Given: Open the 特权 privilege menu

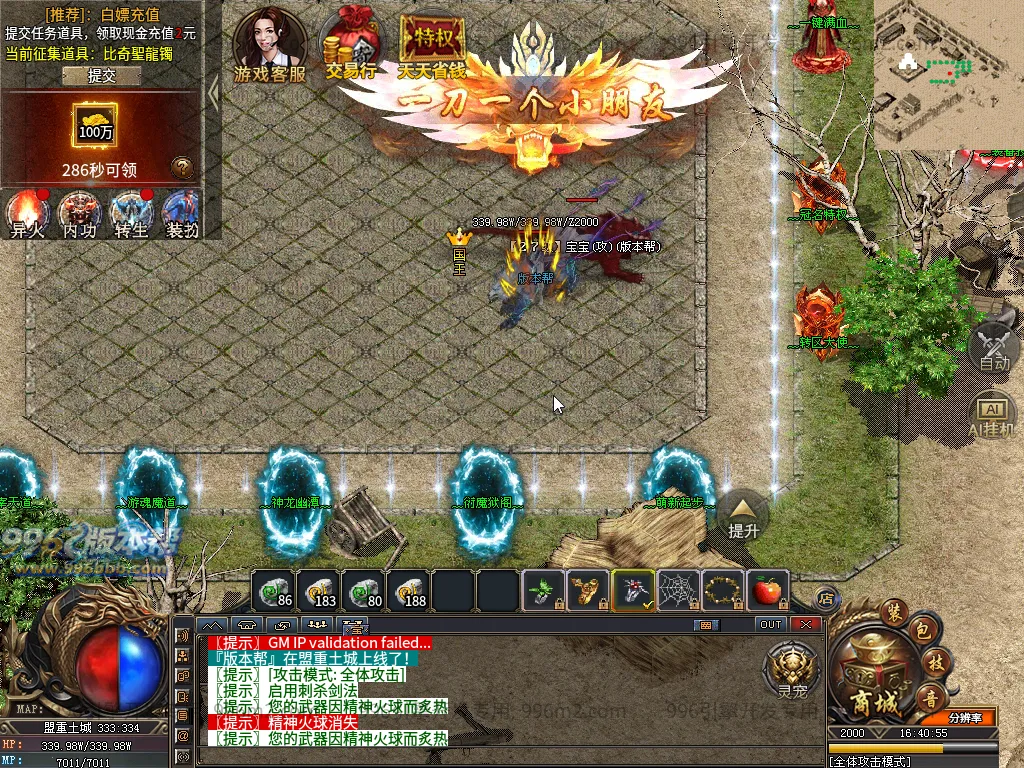Looking at the screenshot, I should pyautogui.click(x=432, y=45).
